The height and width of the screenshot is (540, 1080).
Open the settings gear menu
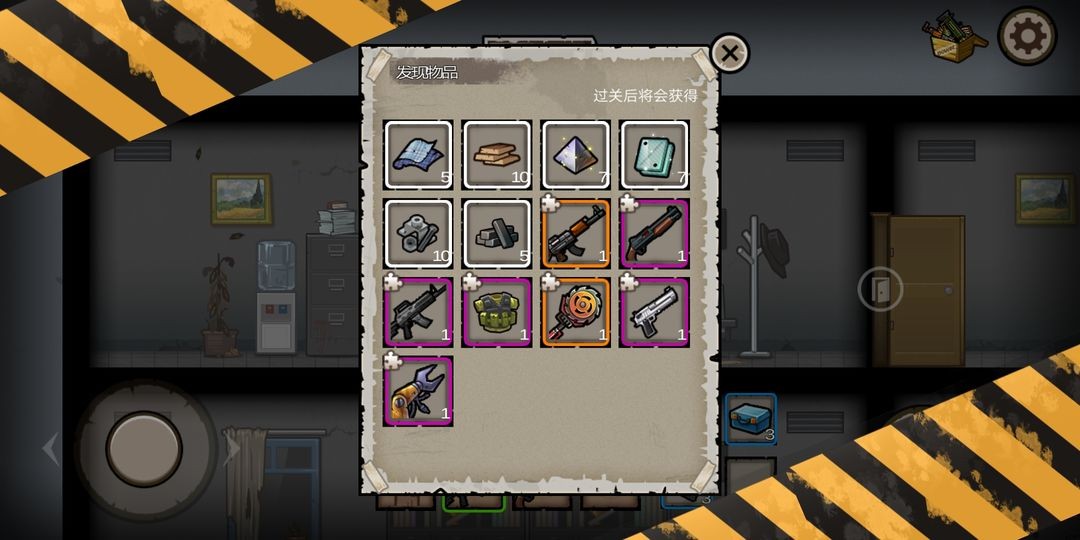click(1027, 37)
